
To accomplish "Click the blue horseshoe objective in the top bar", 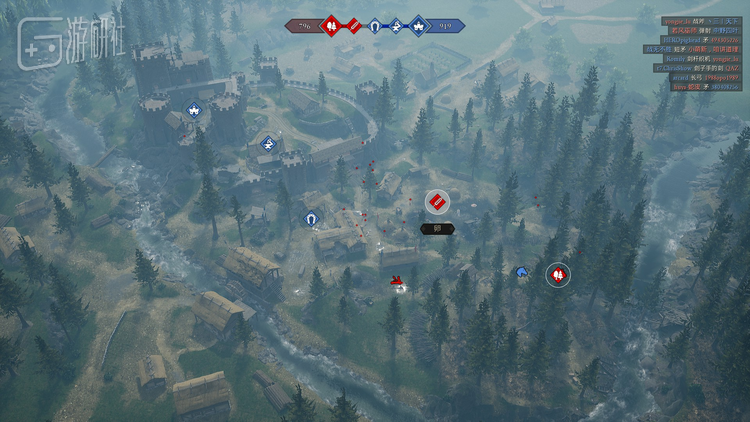I will 375,25.
